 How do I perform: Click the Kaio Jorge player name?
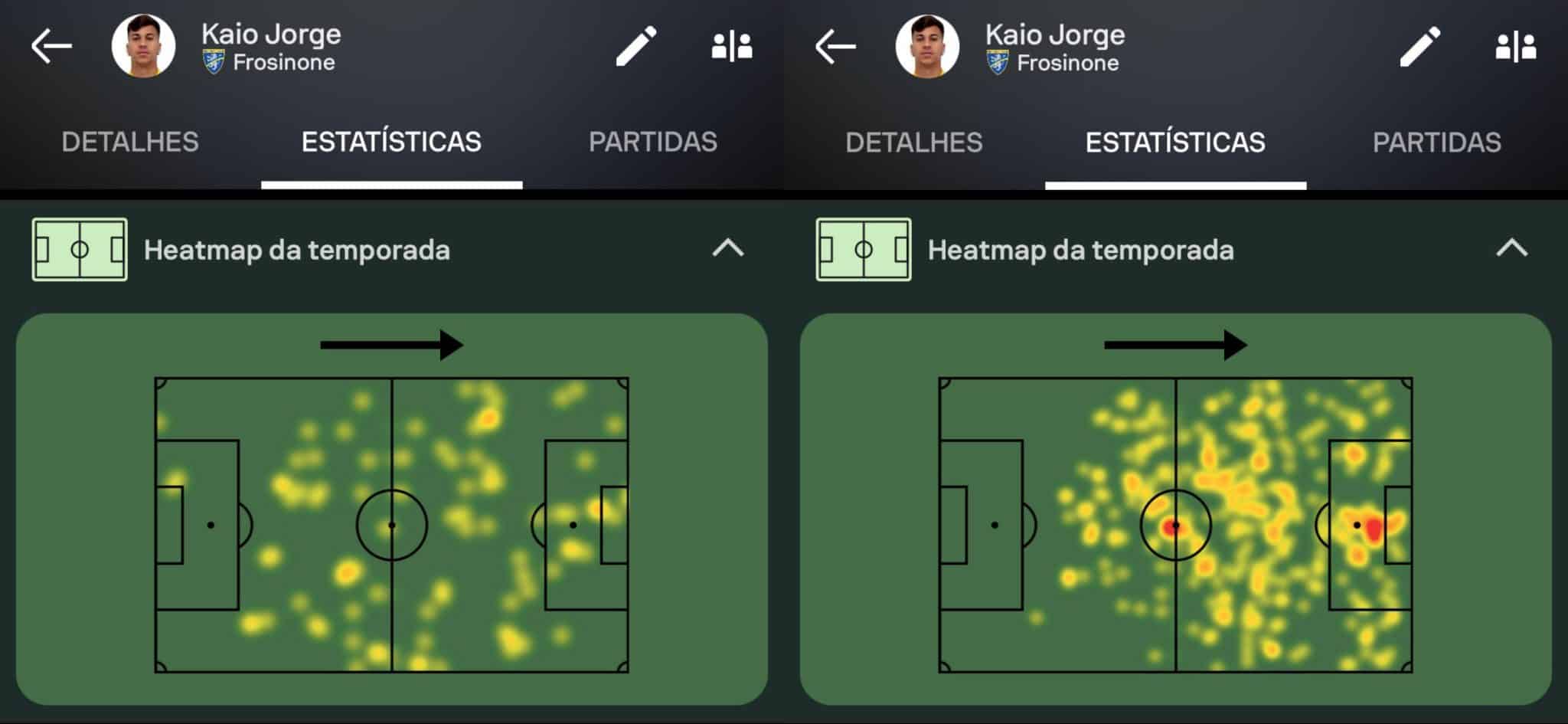click(x=269, y=34)
